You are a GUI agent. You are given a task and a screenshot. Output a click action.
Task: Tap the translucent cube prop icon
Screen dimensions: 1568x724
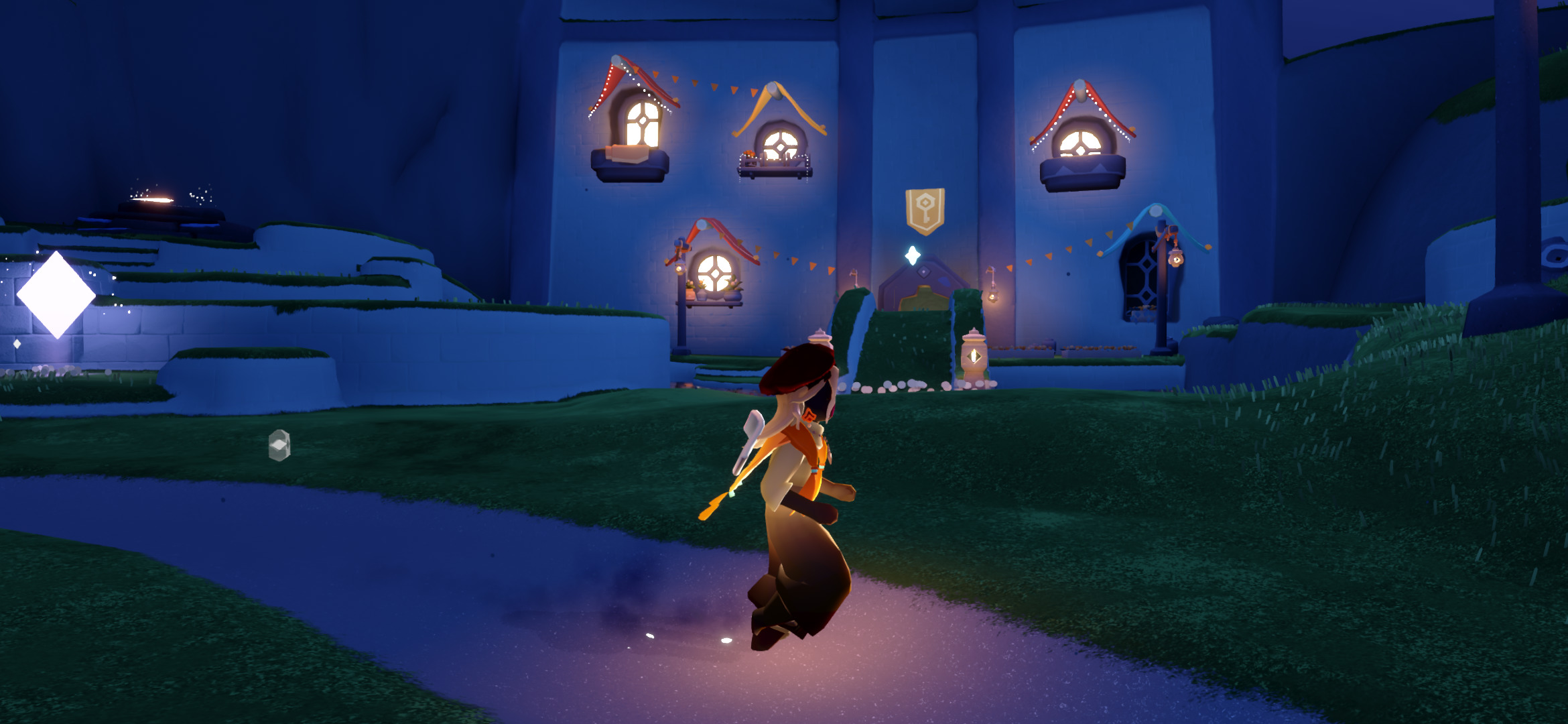coord(279,445)
